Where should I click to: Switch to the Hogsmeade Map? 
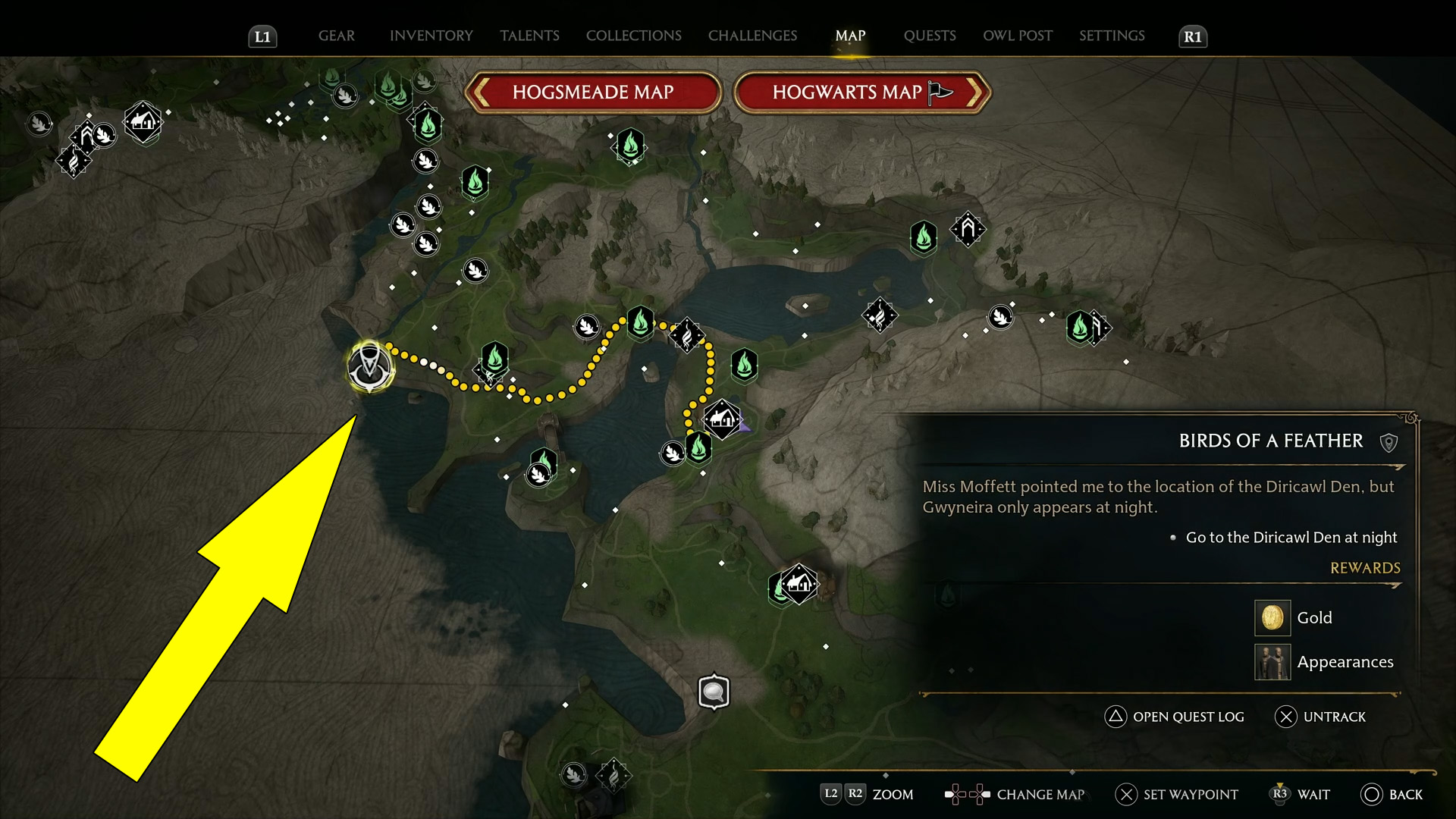592,93
